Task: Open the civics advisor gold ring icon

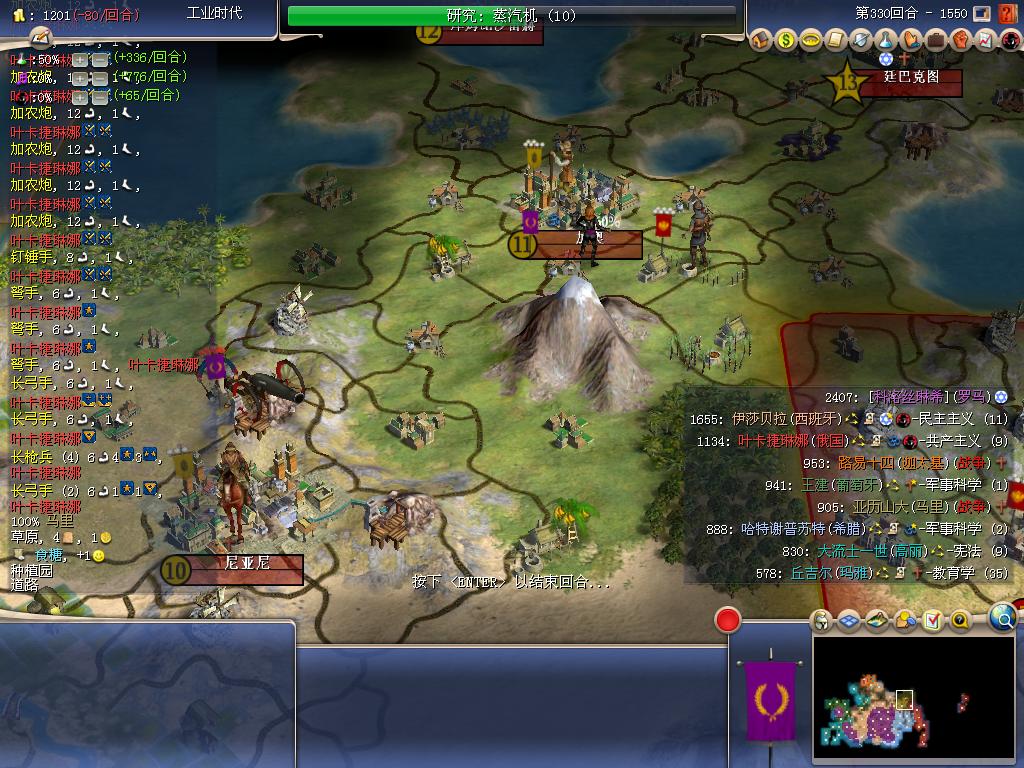Action: (811, 40)
